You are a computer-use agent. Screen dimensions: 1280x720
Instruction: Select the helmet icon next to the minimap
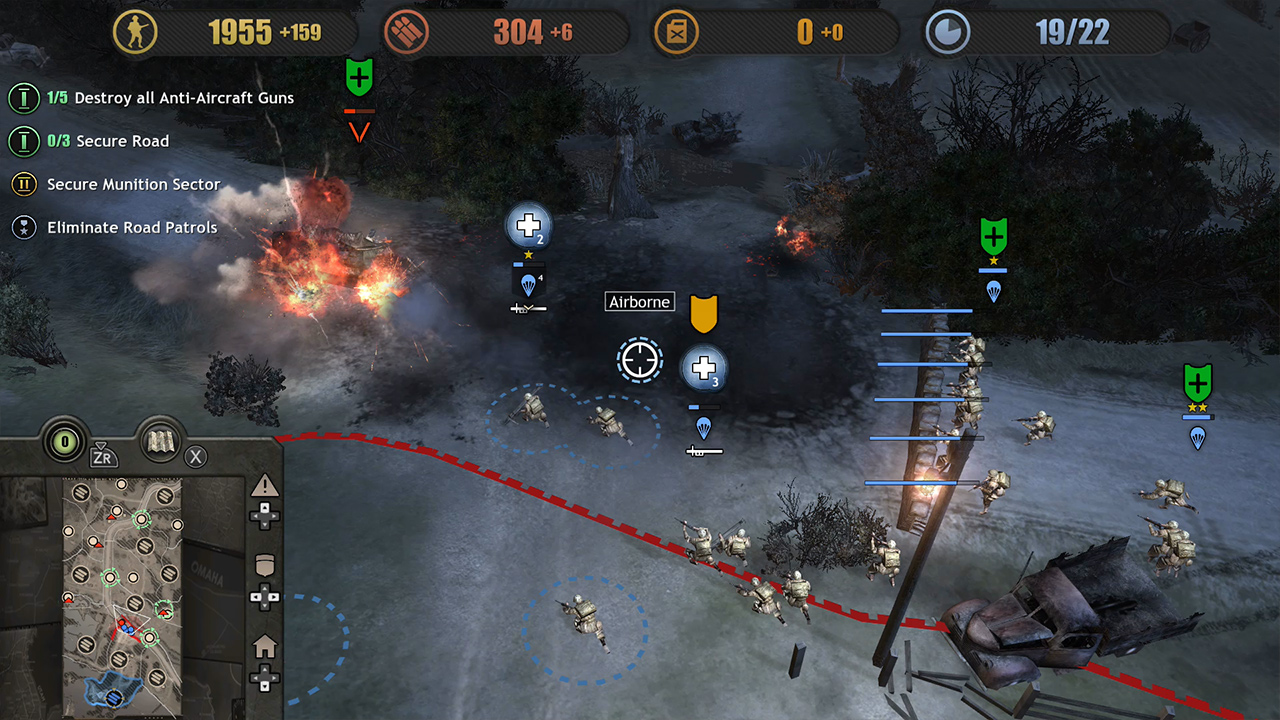(x=265, y=565)
